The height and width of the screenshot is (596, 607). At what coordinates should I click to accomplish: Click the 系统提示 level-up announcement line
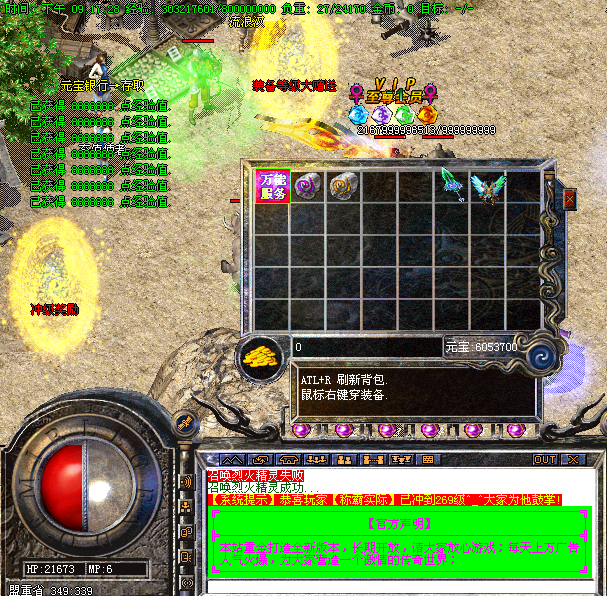[385, 499]
